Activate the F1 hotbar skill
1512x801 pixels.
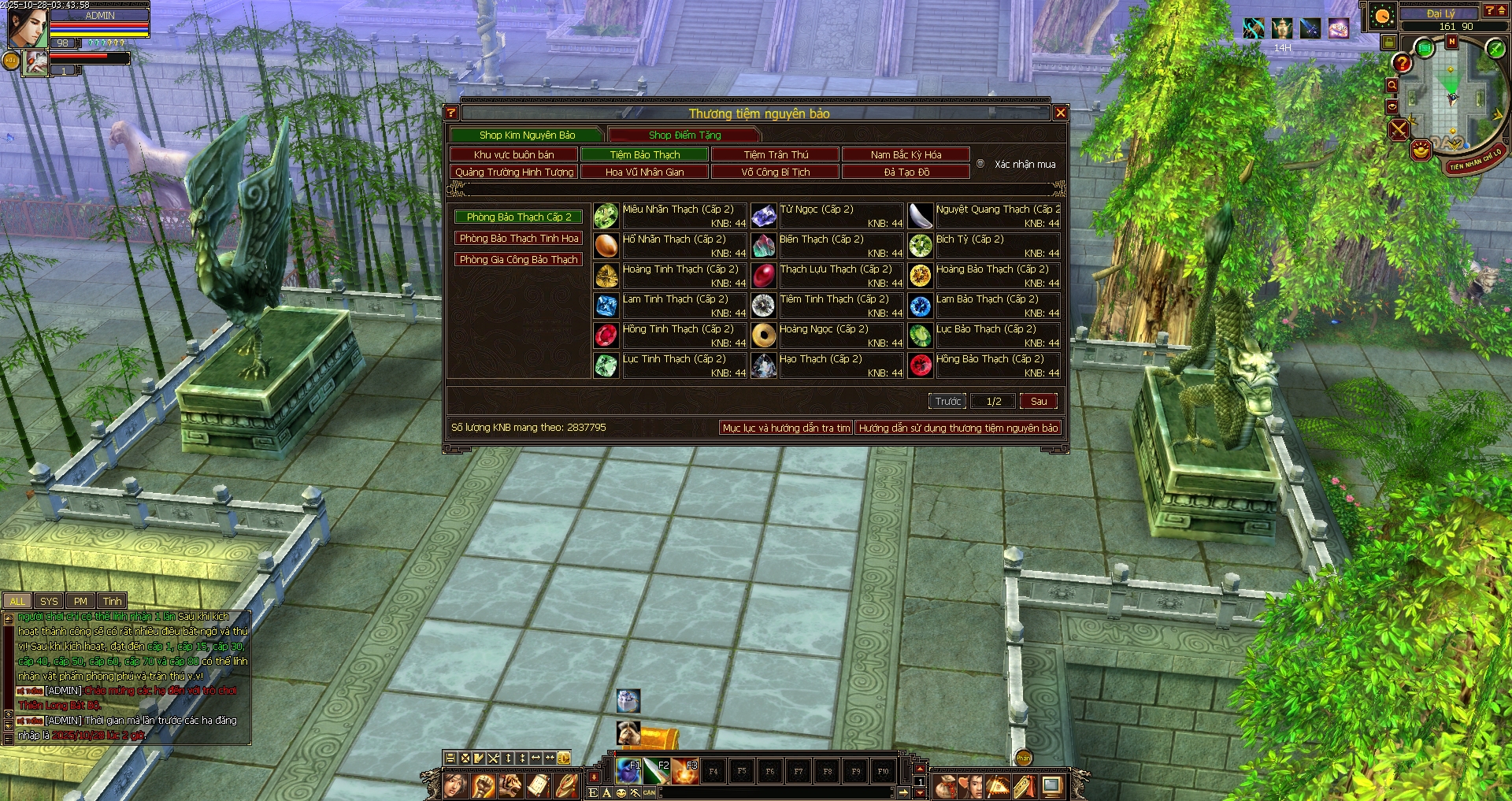coord(628,771)
